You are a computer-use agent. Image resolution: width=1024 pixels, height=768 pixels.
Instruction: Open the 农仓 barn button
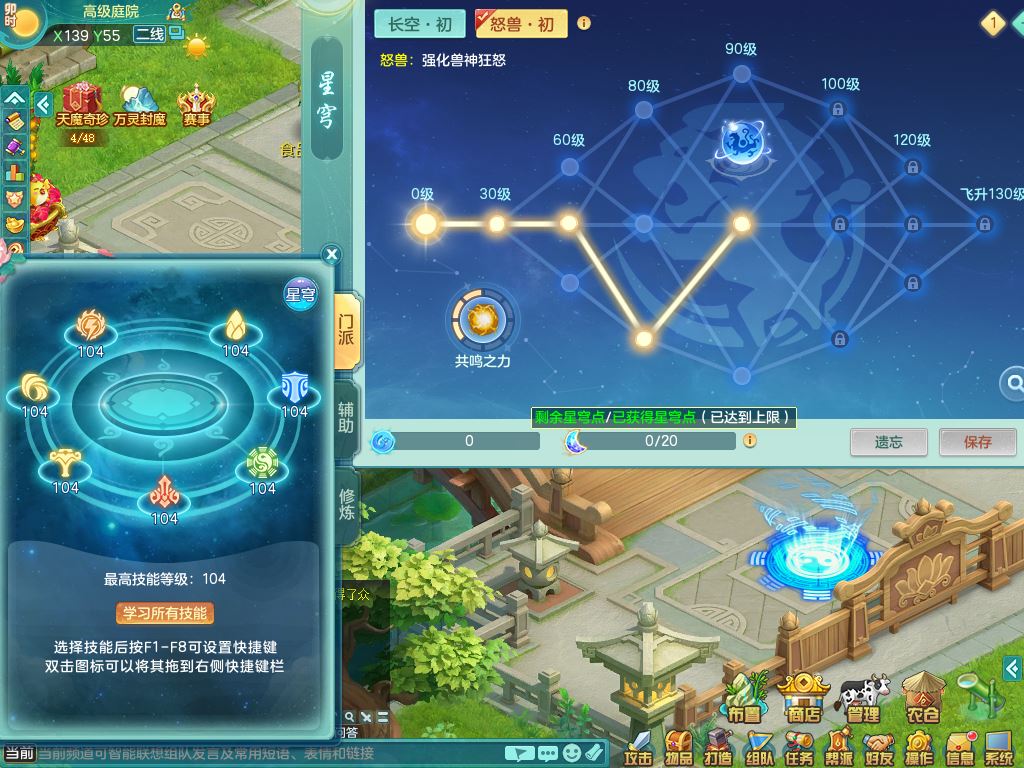click(x=923, y=698)
